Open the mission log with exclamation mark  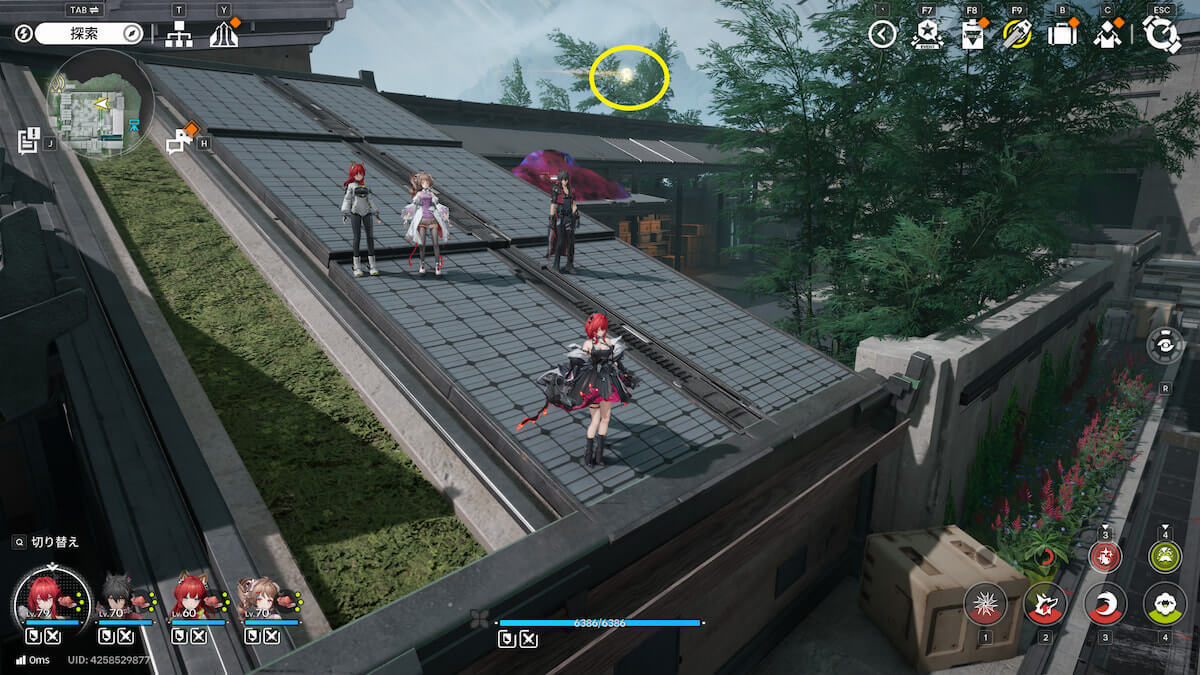coord(28,140)
